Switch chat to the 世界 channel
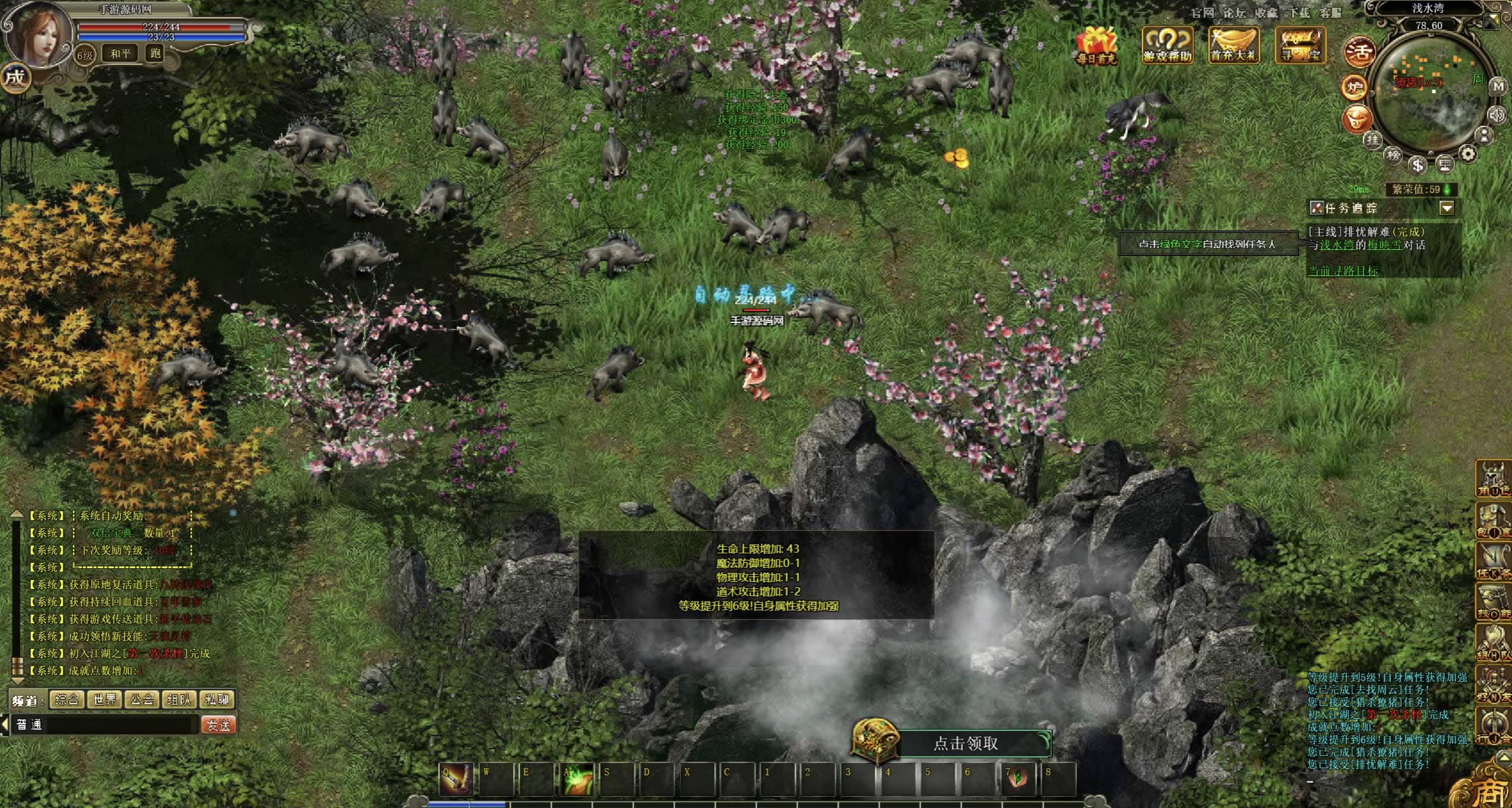 tap(104, 699)
